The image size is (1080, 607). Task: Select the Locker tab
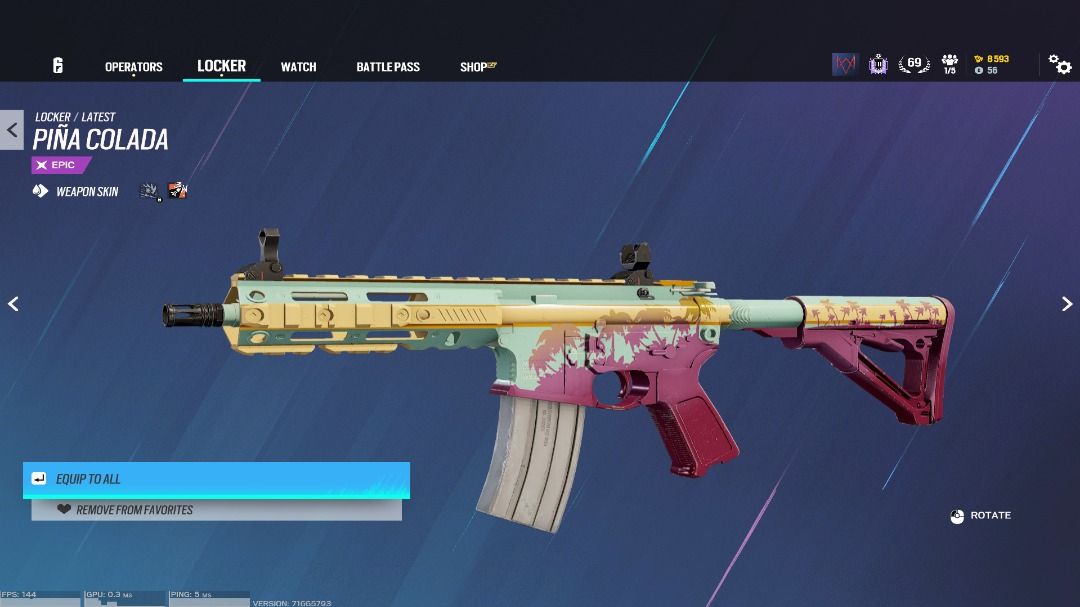click(x=221, y=66)
